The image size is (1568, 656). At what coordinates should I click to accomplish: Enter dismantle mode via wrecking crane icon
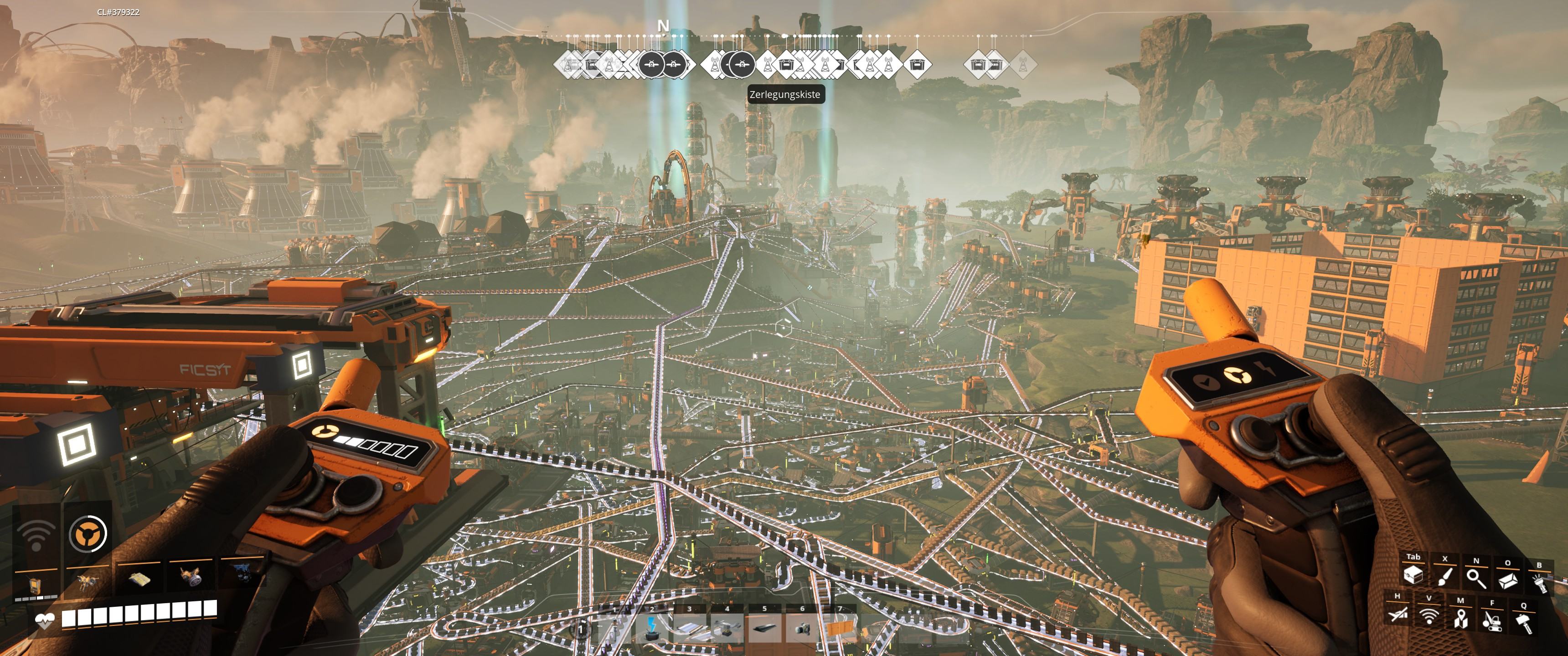(x=1492, y=621)
